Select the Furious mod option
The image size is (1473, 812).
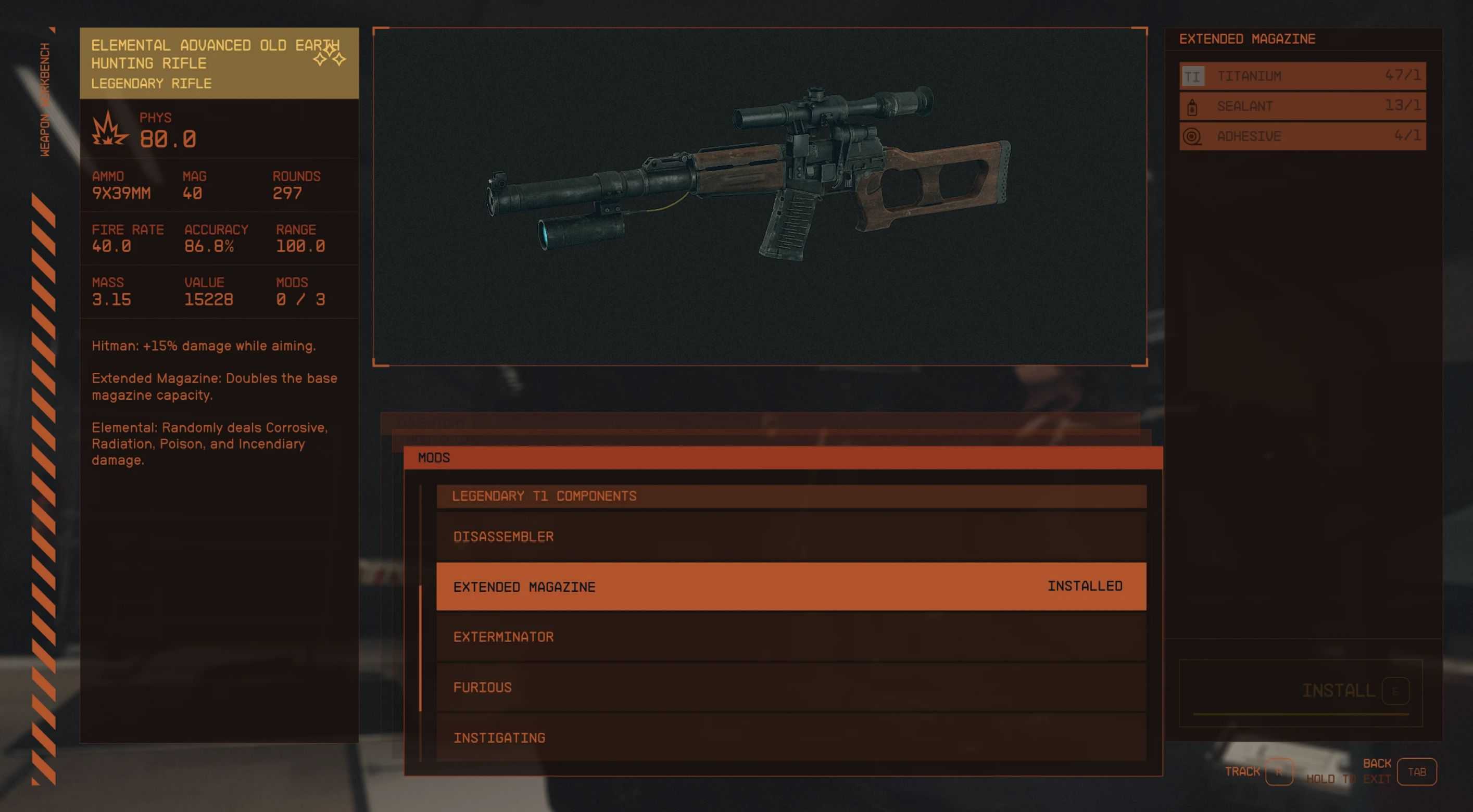791,687
